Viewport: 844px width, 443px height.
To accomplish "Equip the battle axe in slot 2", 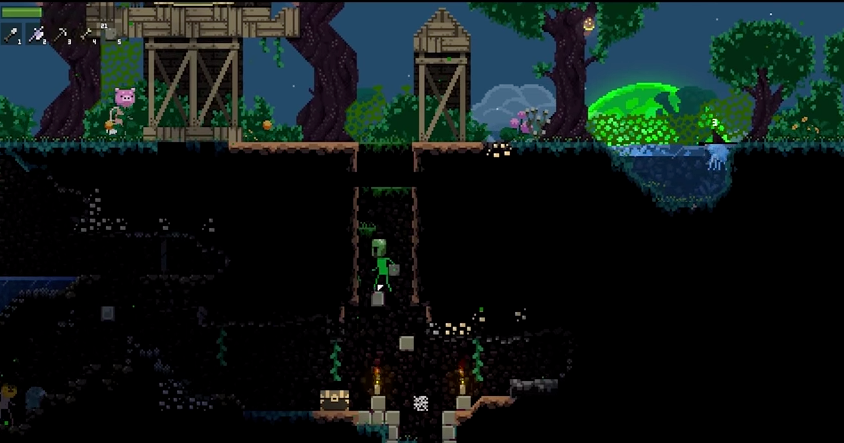I will tap(38, 35).
